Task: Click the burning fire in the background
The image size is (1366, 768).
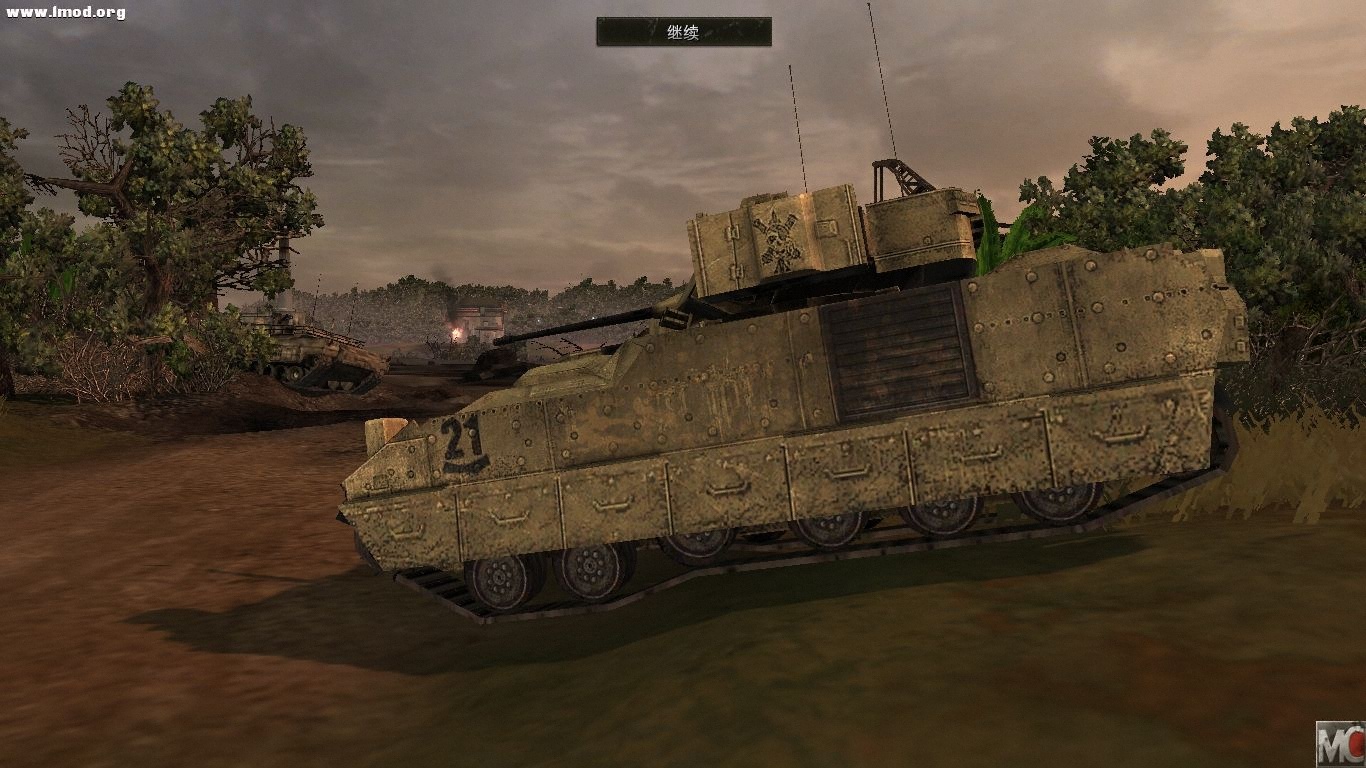Action: [459, 332]
